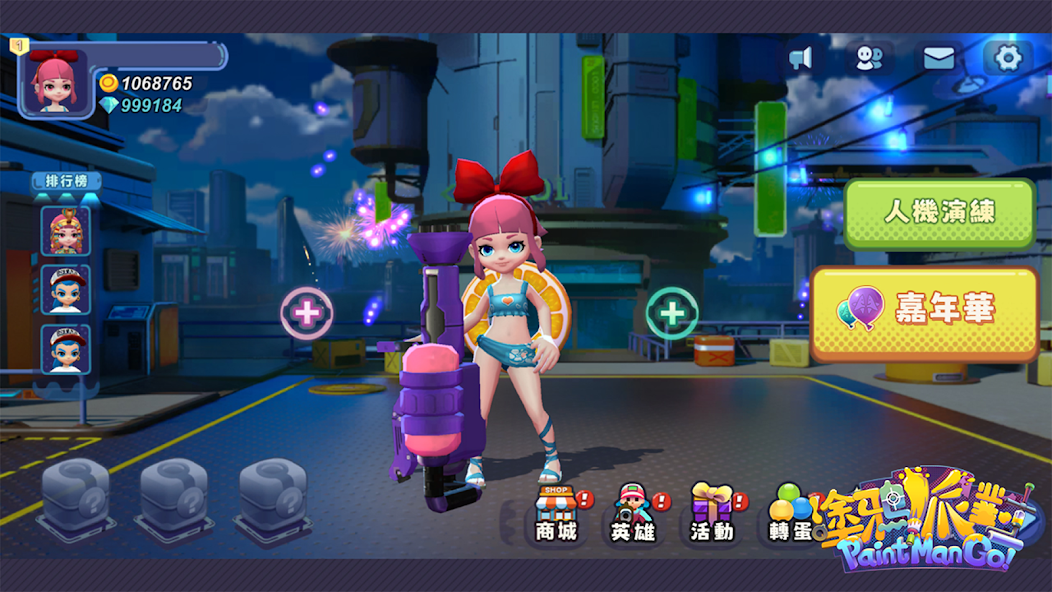Select the top-ranked player with gold headdress
This screenshot has width=1052, height=592.
(x=66, y=230)
